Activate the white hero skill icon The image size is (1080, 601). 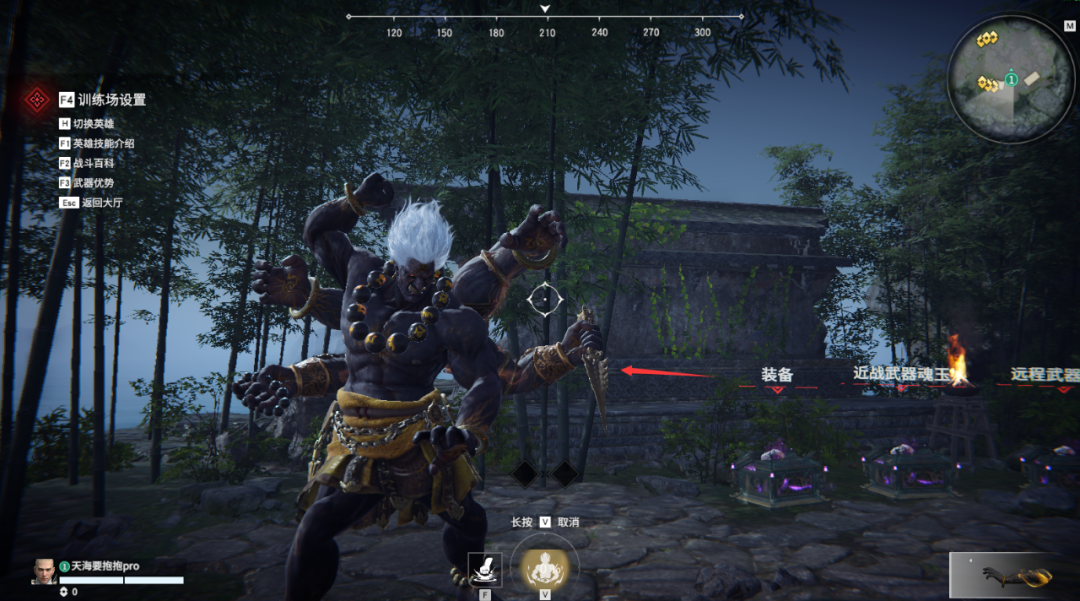click(x=485, y=570)
